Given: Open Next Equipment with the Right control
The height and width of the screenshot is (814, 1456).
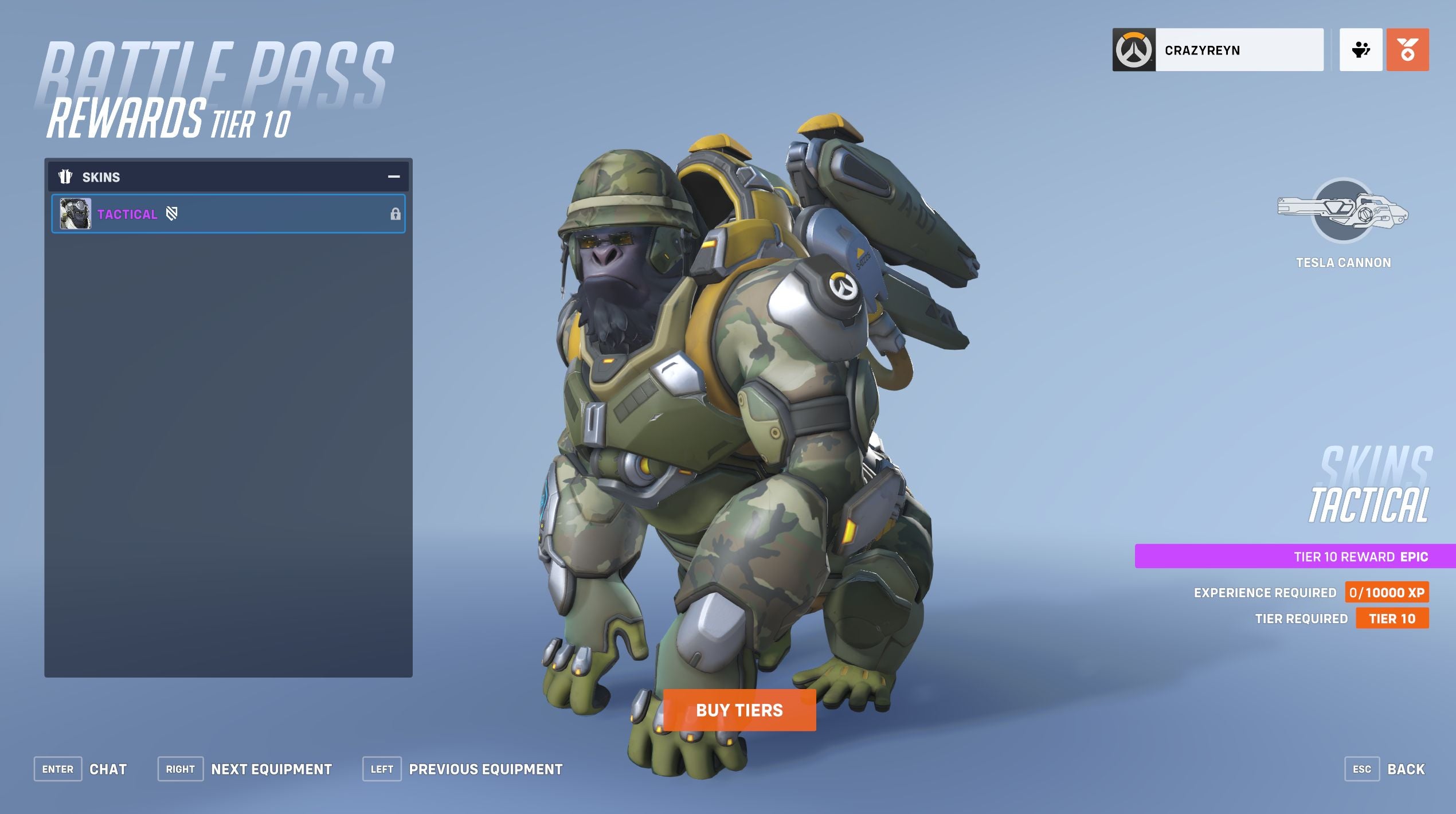Looking at the screenshot, I should 181,769.
